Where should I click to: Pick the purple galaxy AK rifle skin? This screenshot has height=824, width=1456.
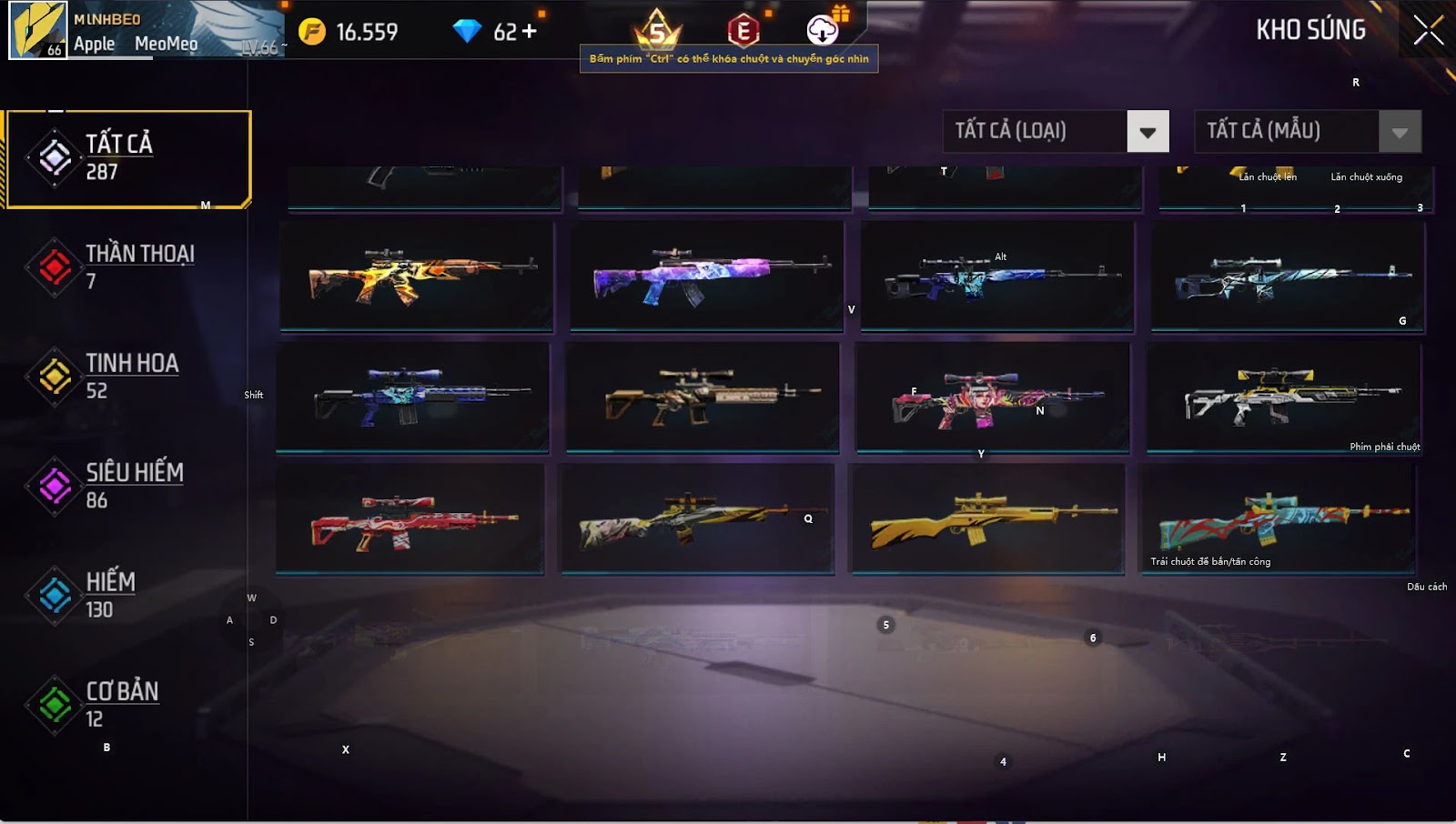[x=706, y=275]
